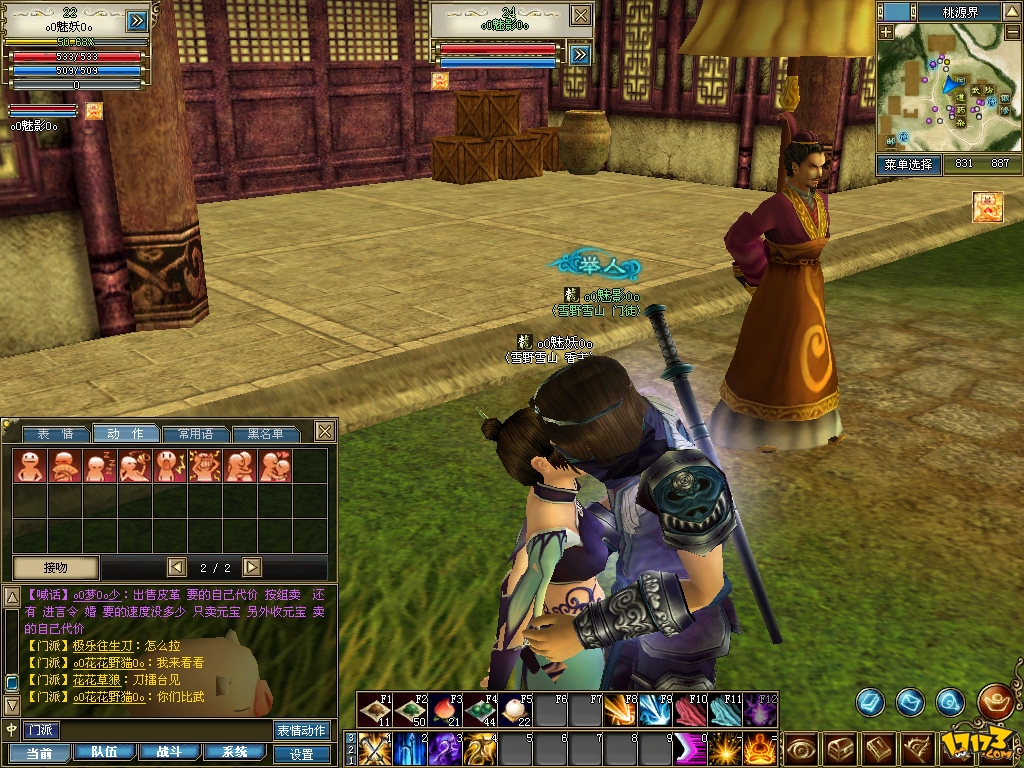Click the gold ingot shop button
1024x768 pixels.
coord(994,701)
